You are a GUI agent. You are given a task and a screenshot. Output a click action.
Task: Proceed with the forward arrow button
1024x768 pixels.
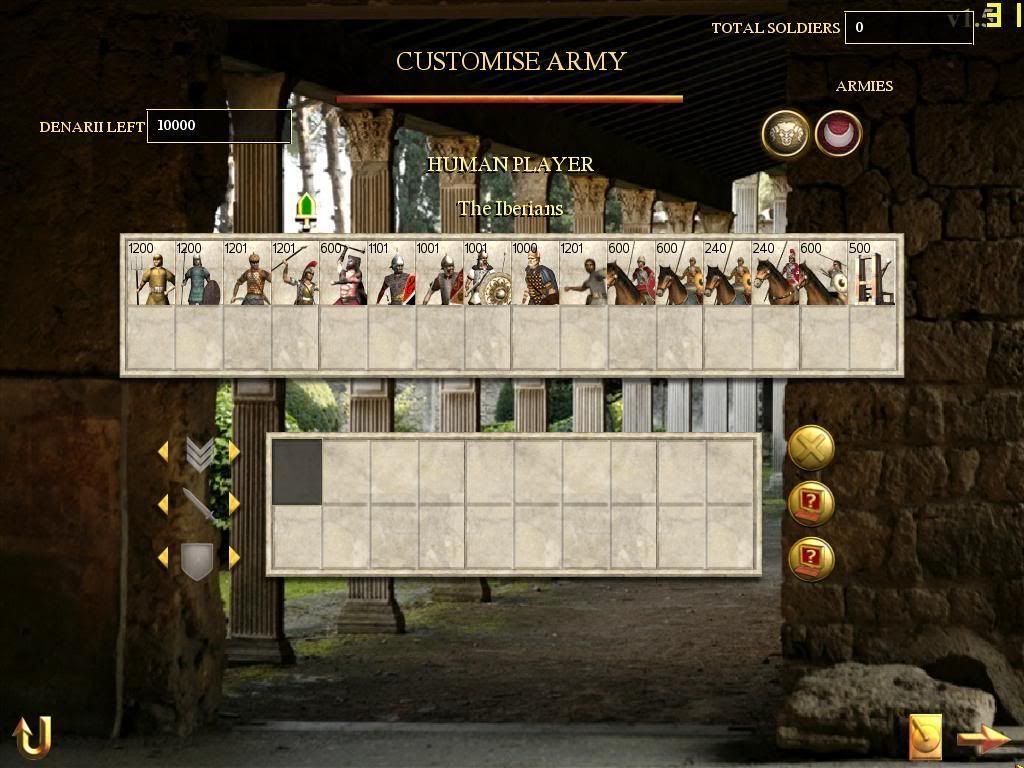(984, 740)
